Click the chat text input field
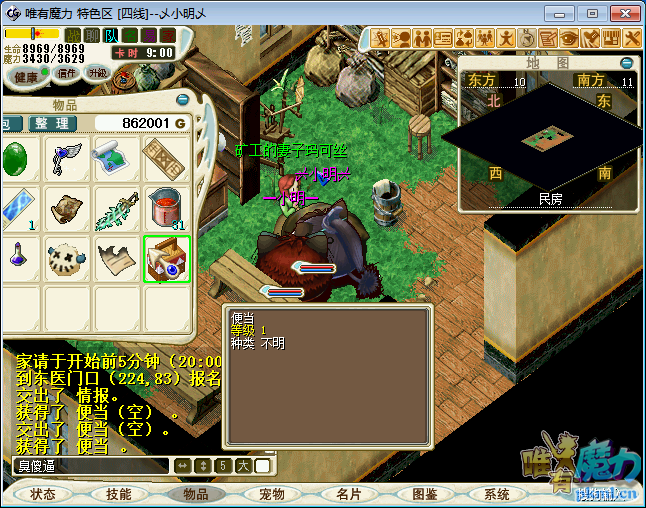 [x=90, y=465]
